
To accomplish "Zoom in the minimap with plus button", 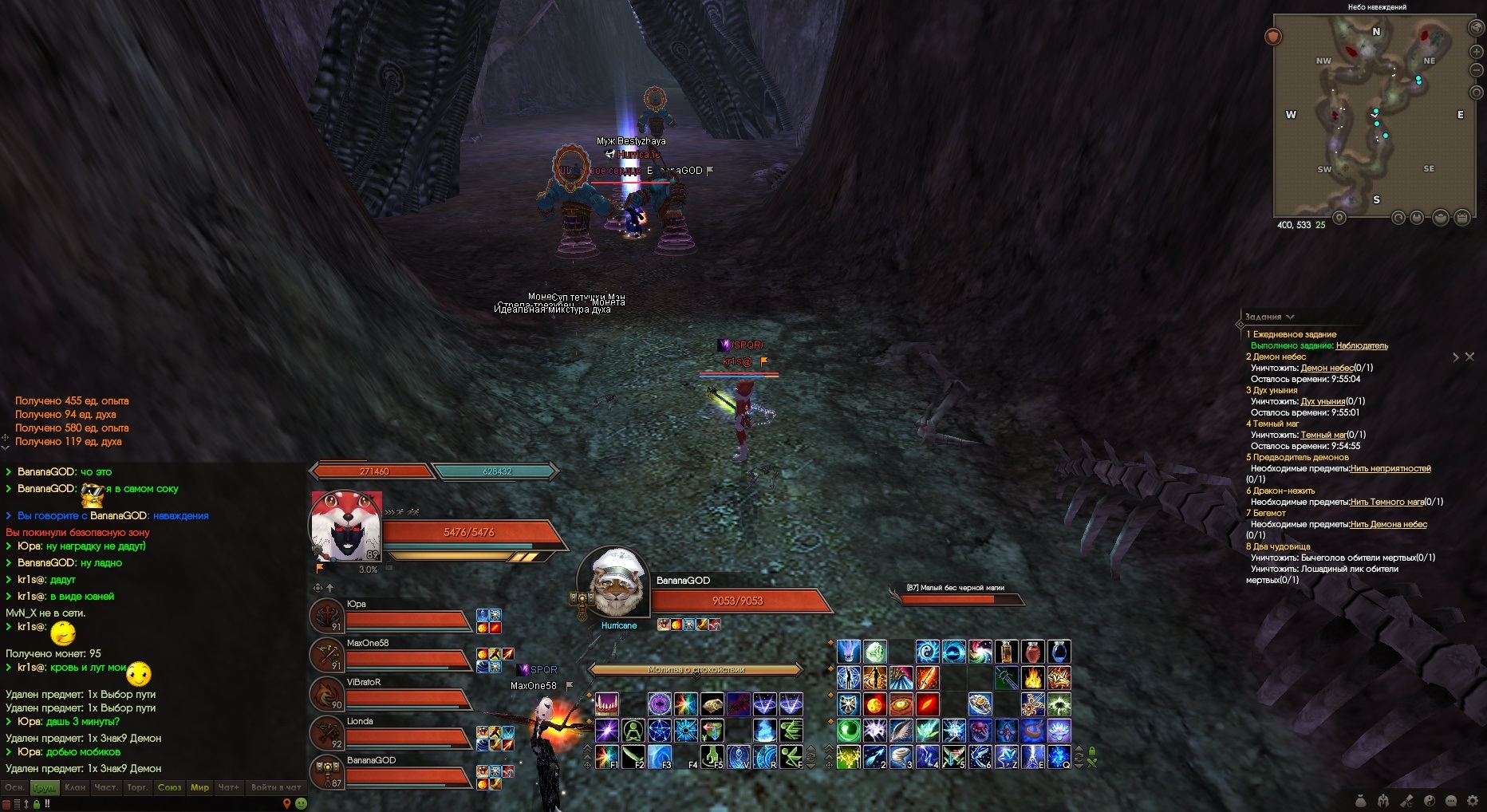I will pyautogui.click(x=1476, y=51).
